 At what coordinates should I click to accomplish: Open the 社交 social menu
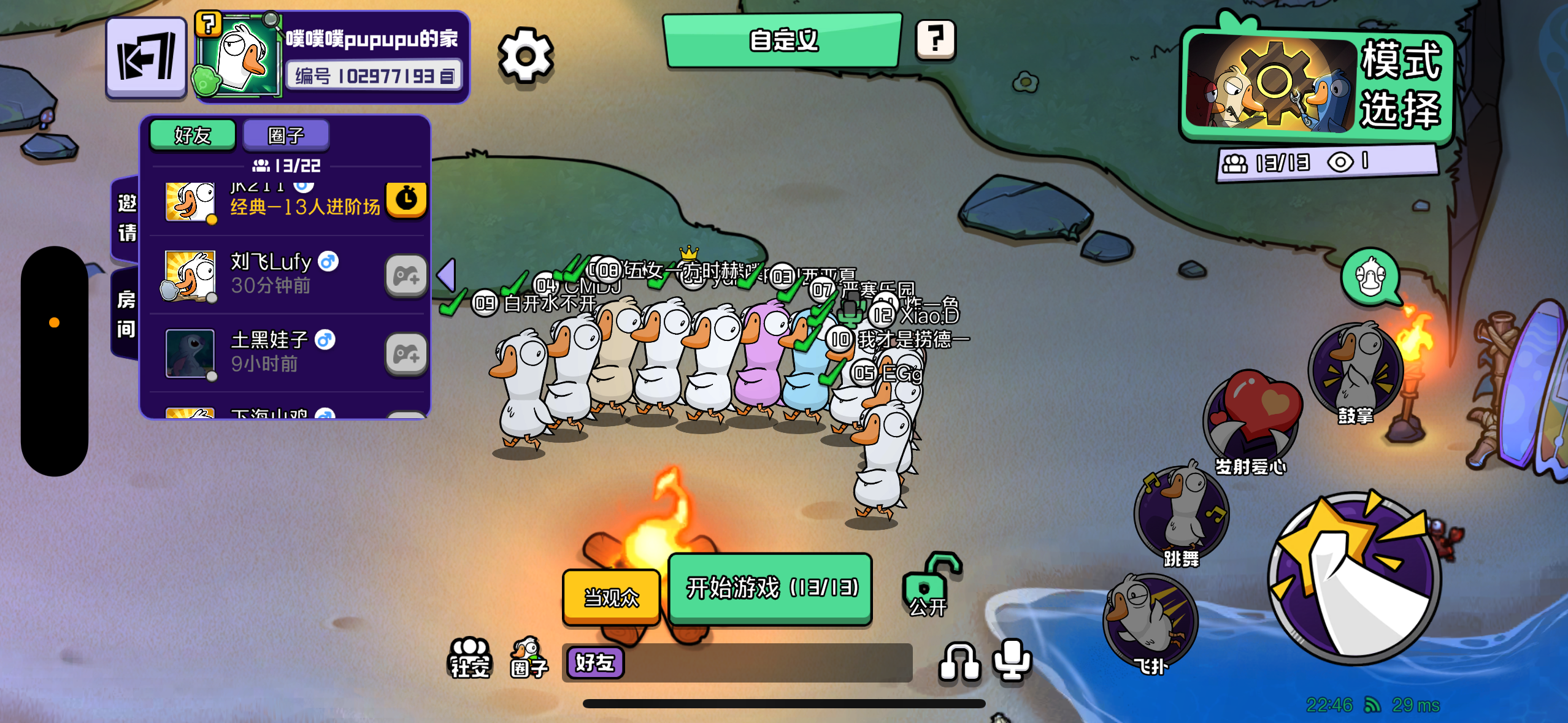pos(470,658)
